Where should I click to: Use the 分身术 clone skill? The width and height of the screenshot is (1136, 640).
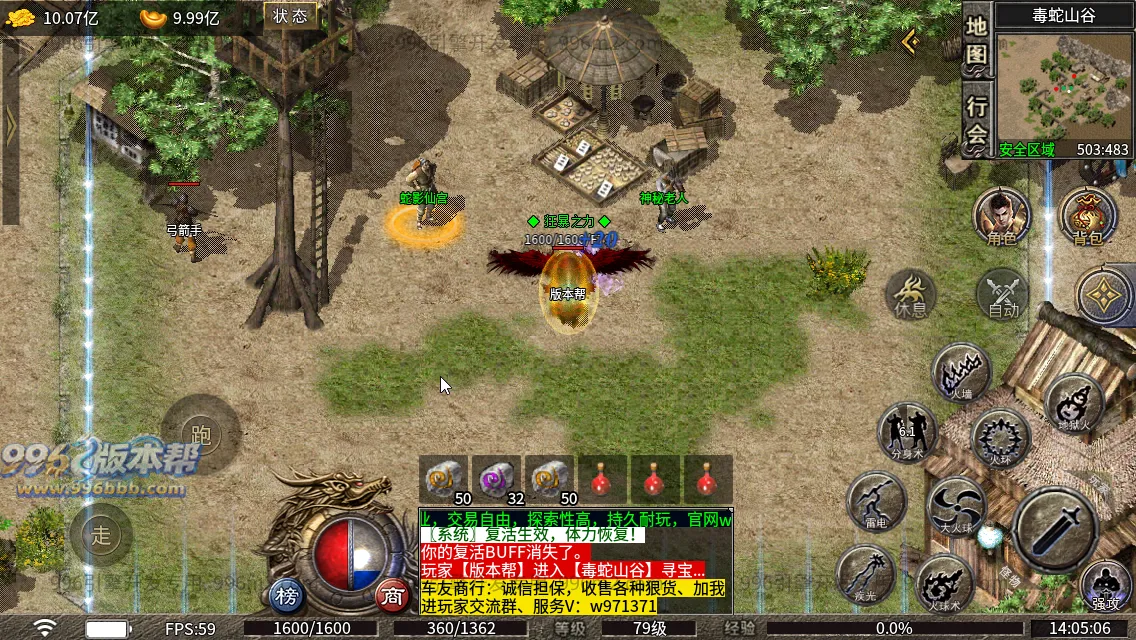907,432
